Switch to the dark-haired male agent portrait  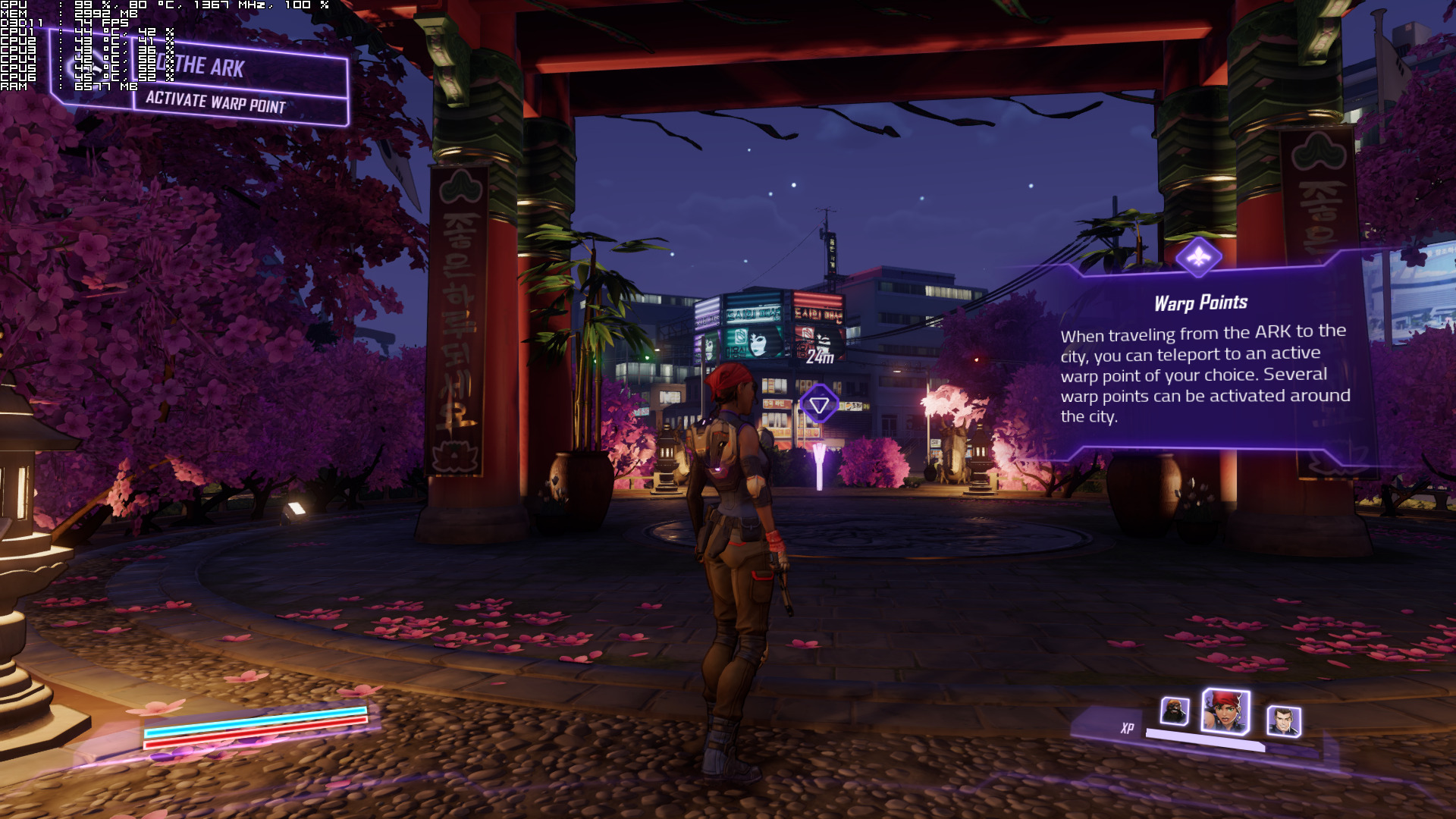(1283, 720)
